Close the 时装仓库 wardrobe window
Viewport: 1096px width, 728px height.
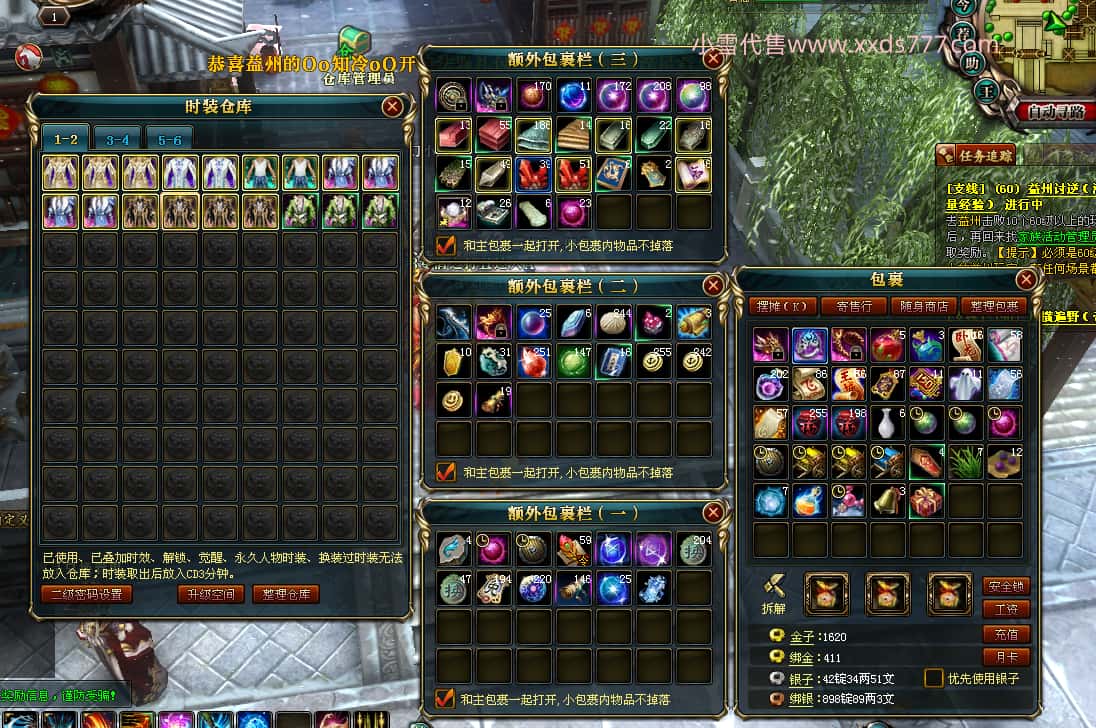click(393, 106)
